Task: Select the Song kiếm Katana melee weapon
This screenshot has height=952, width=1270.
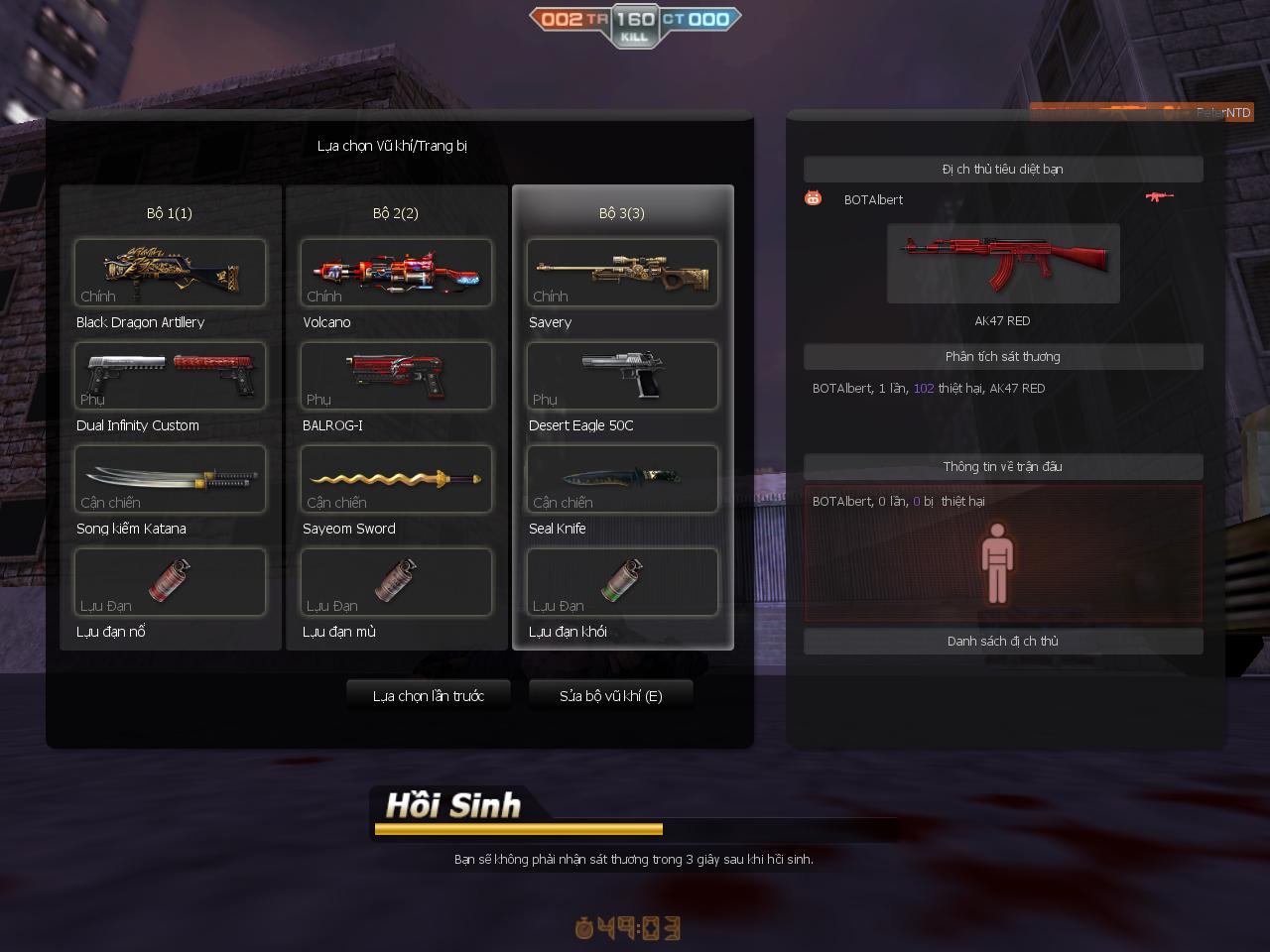Action: click(169, 479)
